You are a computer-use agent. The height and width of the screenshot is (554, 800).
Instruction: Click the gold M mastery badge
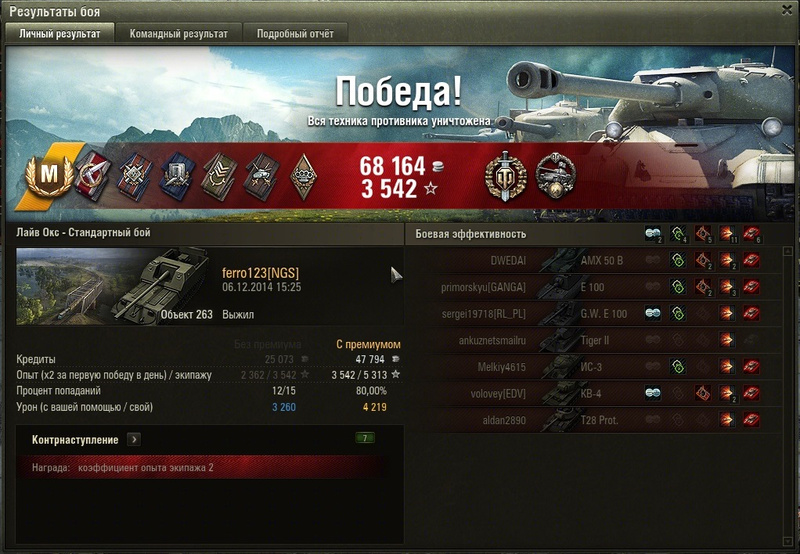tap(45, 175)
